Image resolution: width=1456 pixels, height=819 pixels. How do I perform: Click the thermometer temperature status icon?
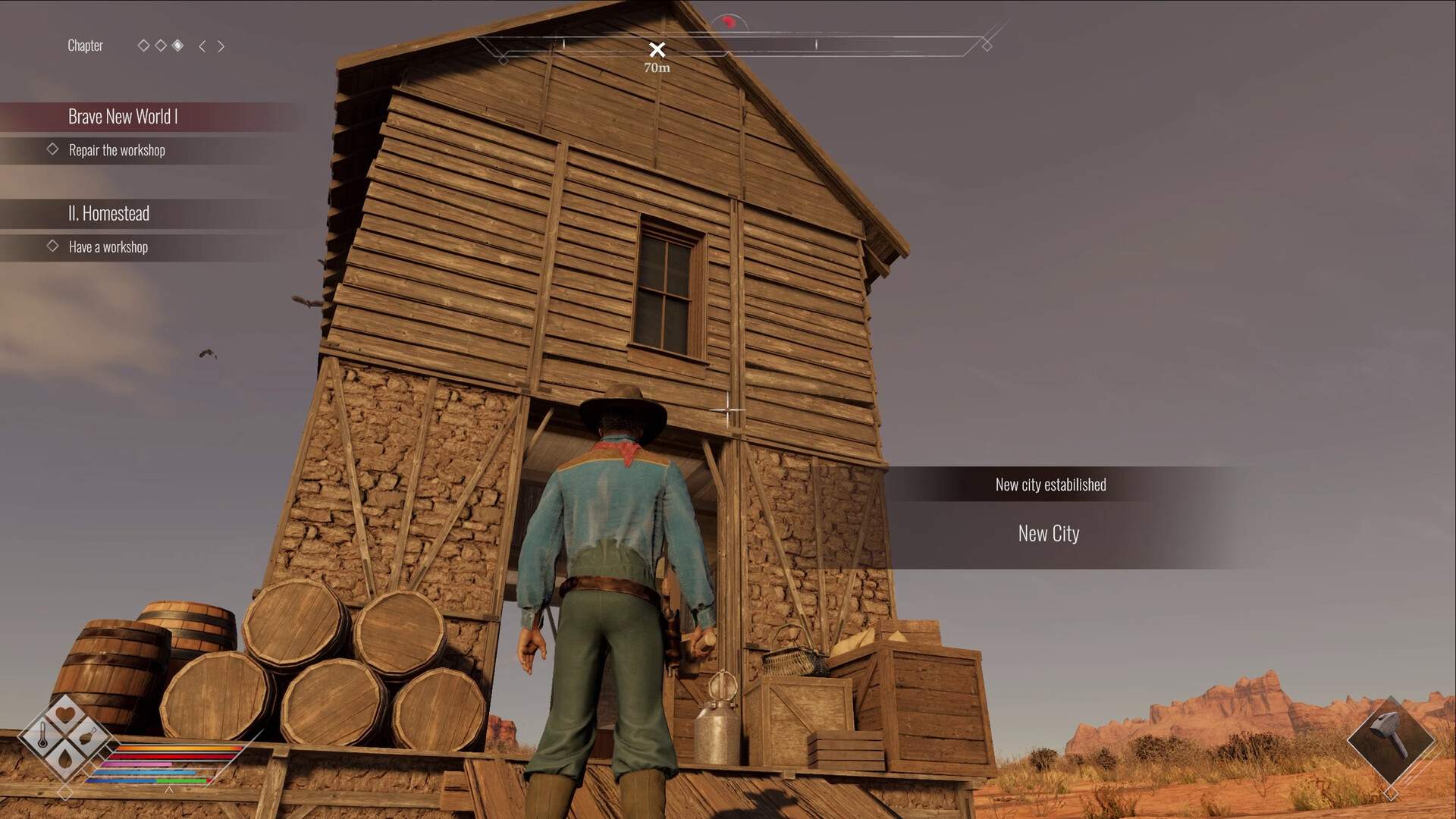point(43,734)
